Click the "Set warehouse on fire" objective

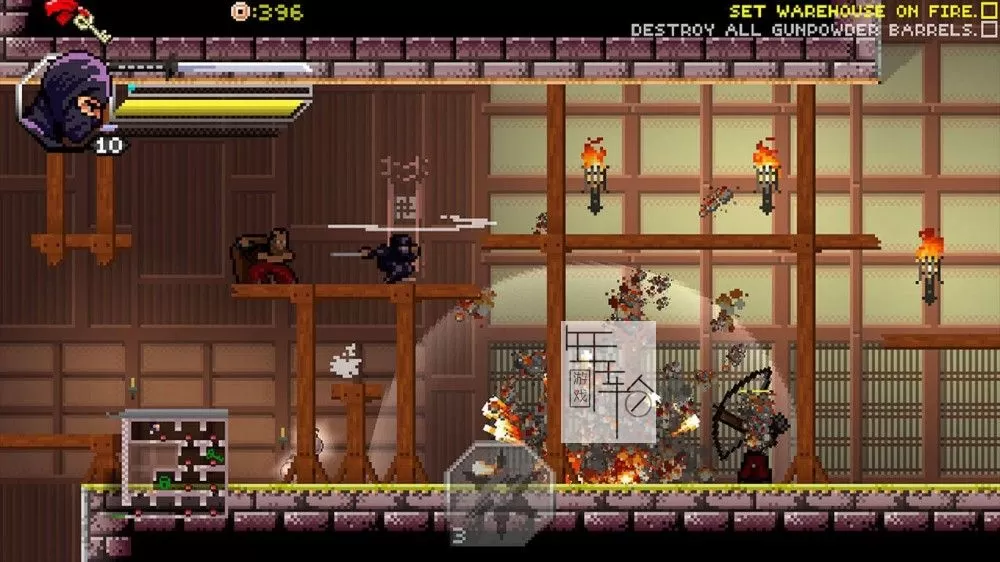click(853, 11)
